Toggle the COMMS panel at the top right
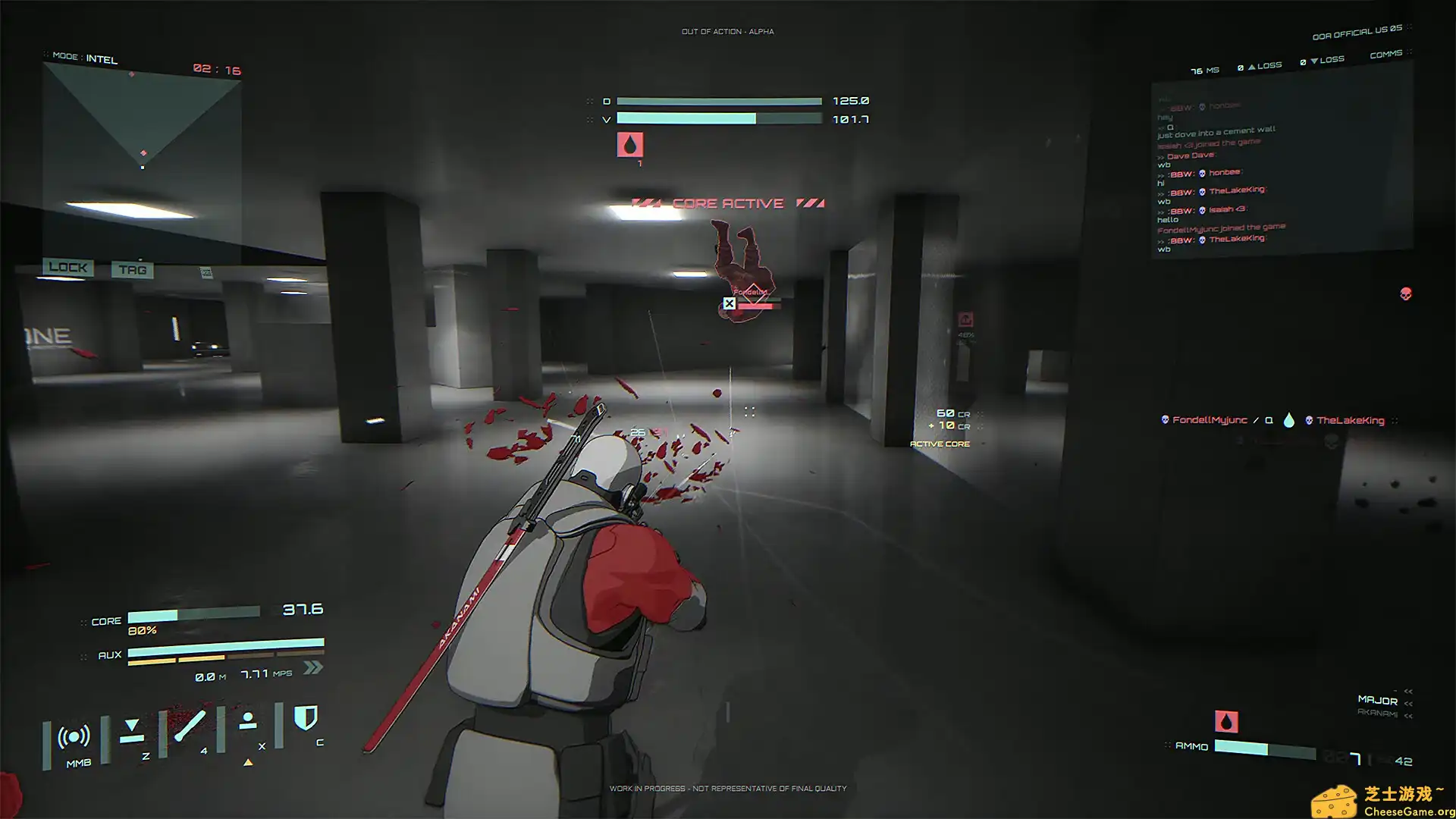 tap(1386, 54)
